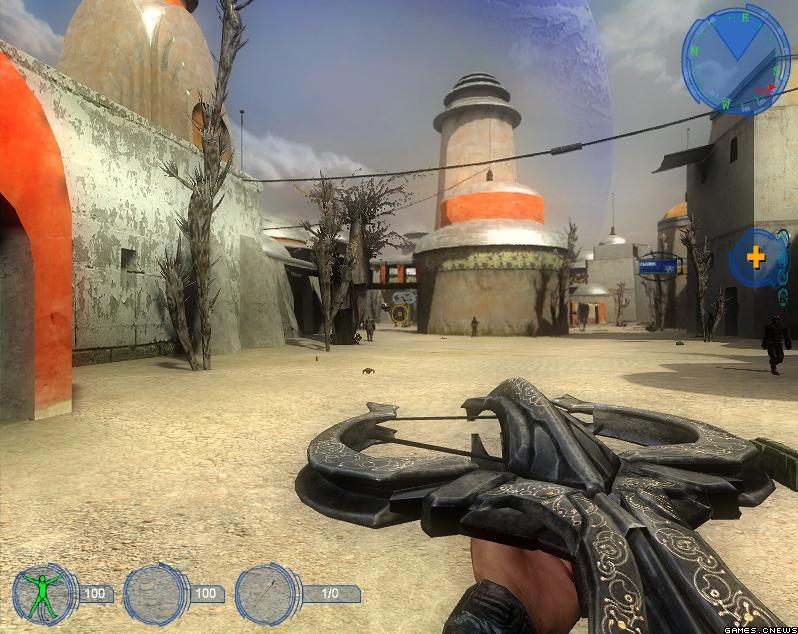Select the orange plus medical icon
The width and height of the screenshot is (798, 634).
pos(755,257)
